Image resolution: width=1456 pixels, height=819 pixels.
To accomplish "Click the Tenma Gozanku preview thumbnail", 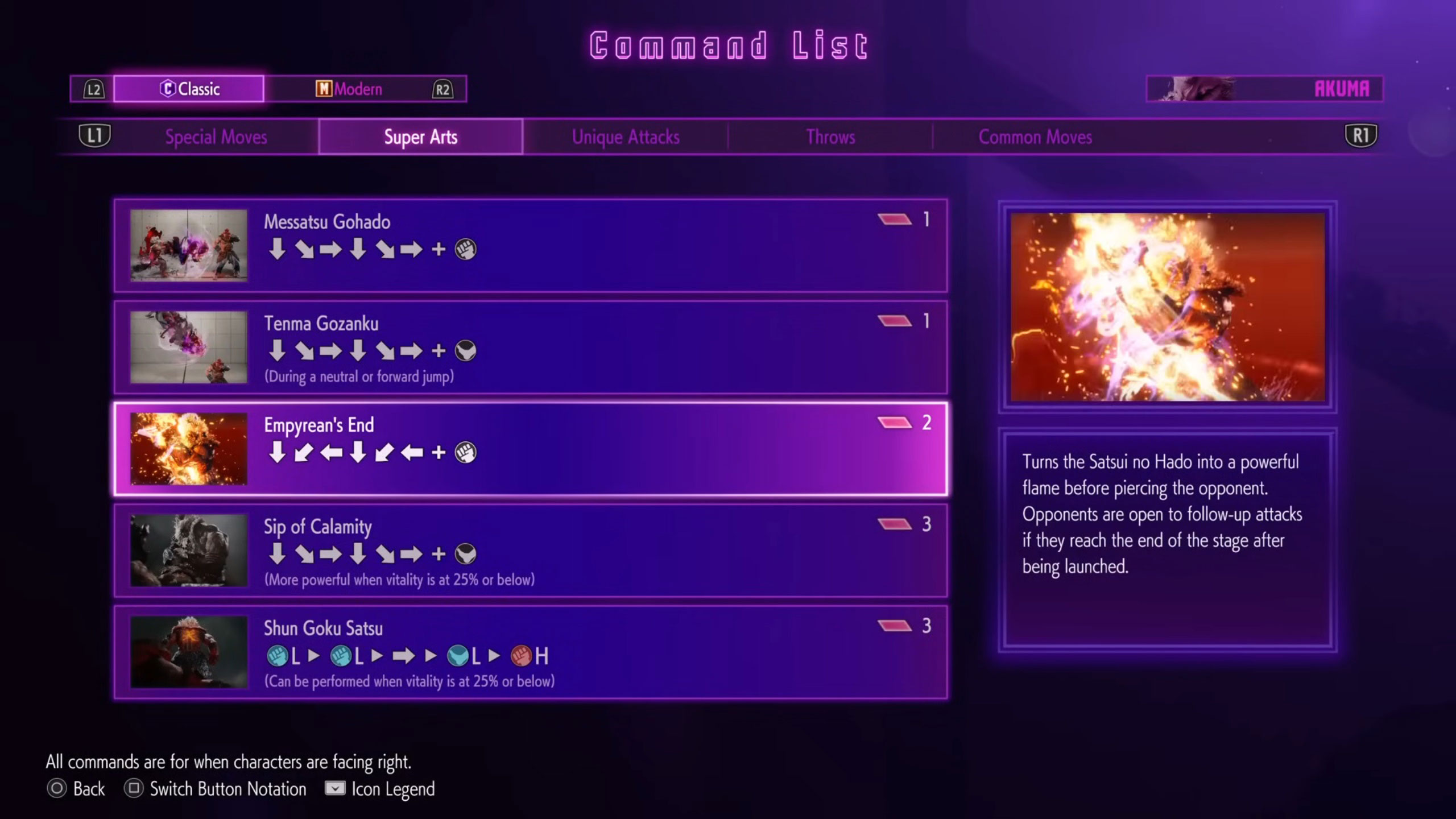I will click(188, 346).
